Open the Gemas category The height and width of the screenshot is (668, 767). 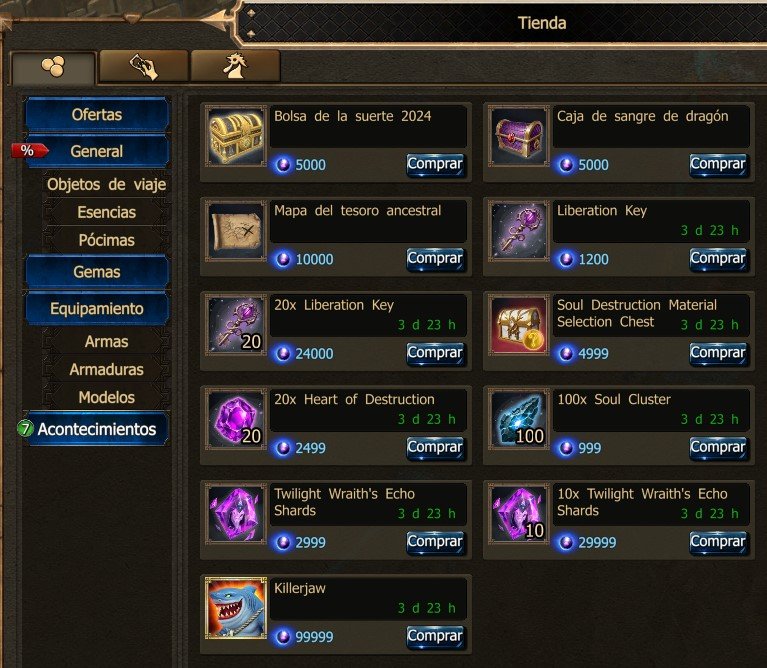[97, 272]
